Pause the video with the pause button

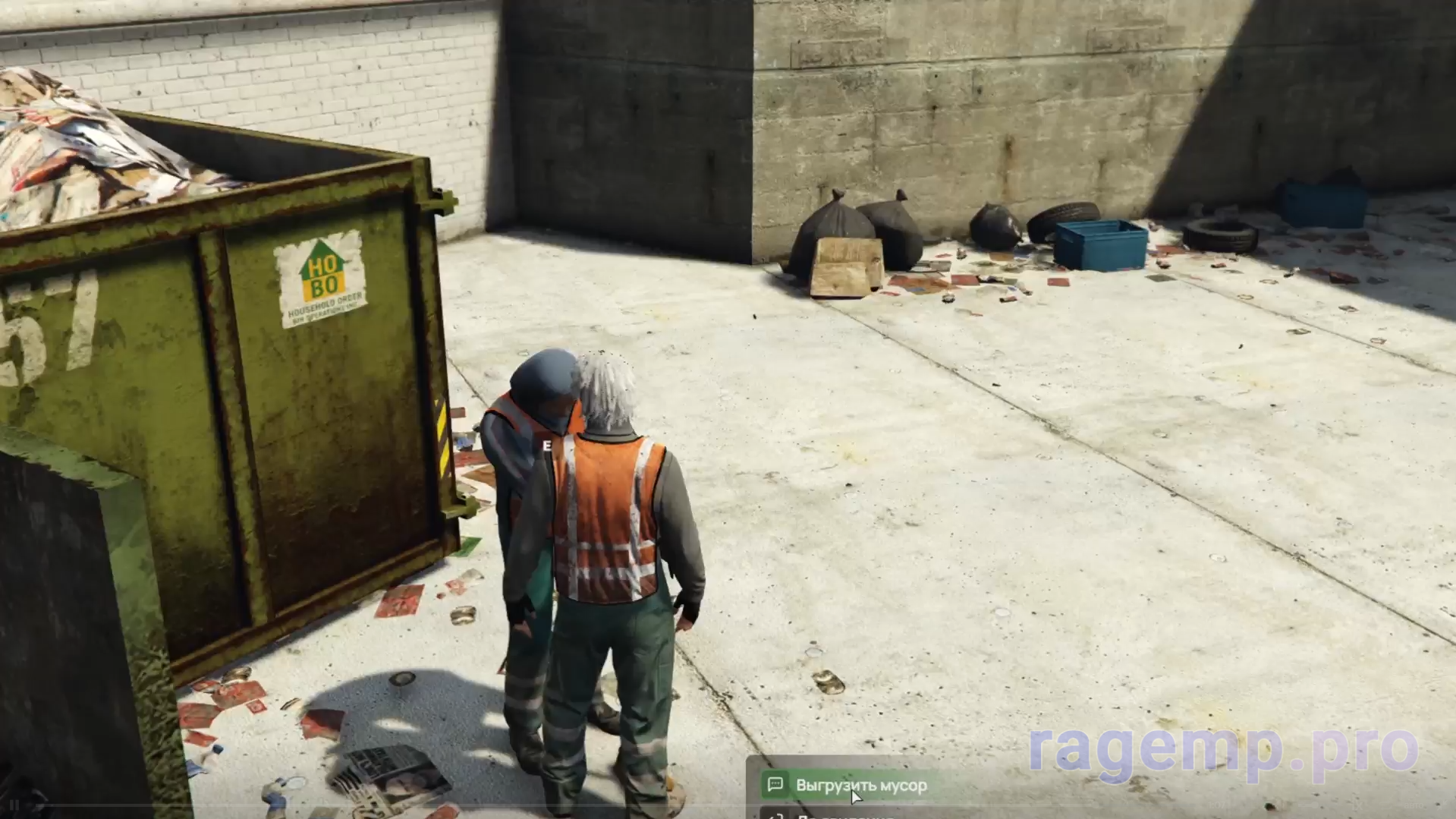(14, 805)
